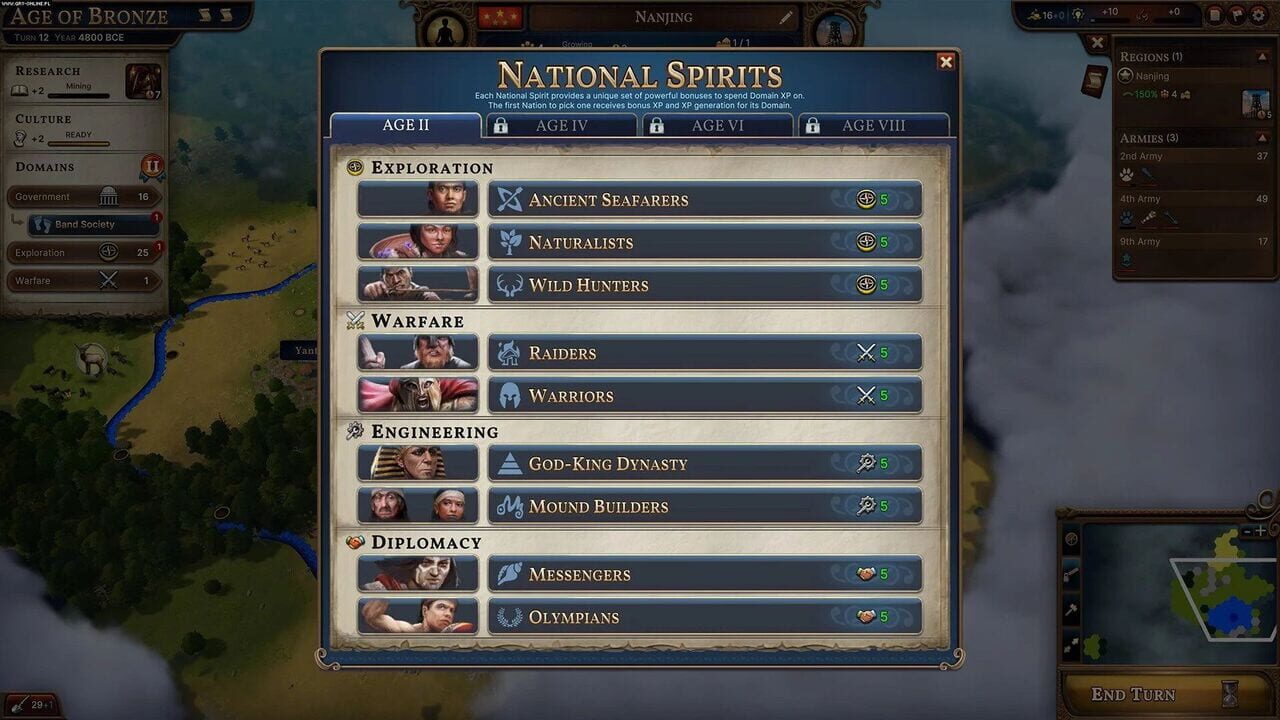The image size is (1280, 720).
Task: Open the settings gear icon
Action: [x=1258, y=15]
